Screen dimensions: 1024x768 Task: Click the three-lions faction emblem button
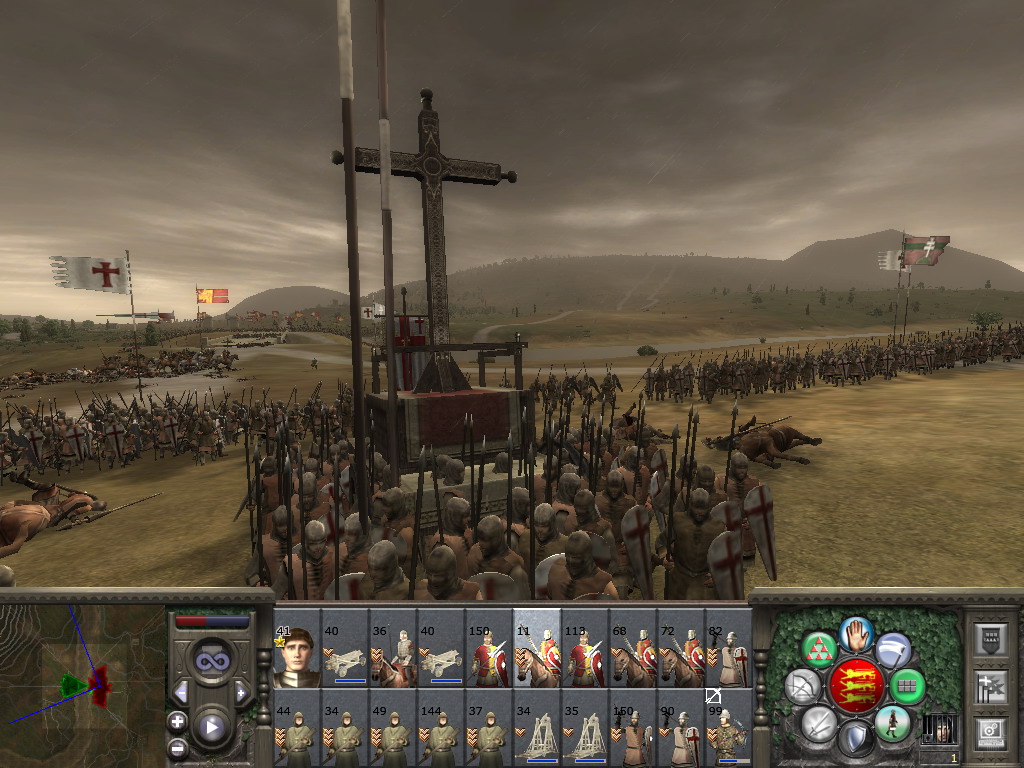coord(856,686)
